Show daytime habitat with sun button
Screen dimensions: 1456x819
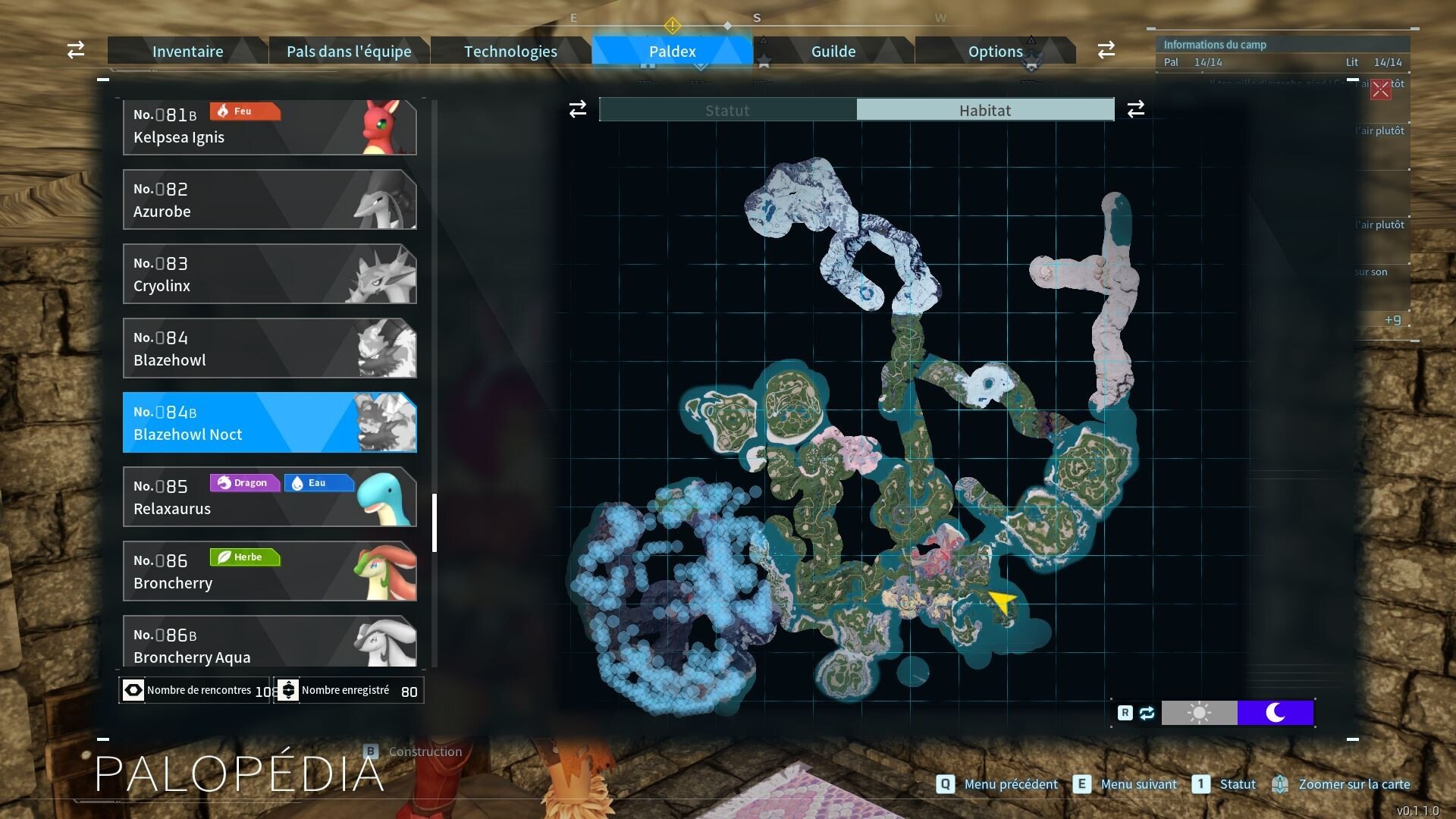pos(1199,713)
